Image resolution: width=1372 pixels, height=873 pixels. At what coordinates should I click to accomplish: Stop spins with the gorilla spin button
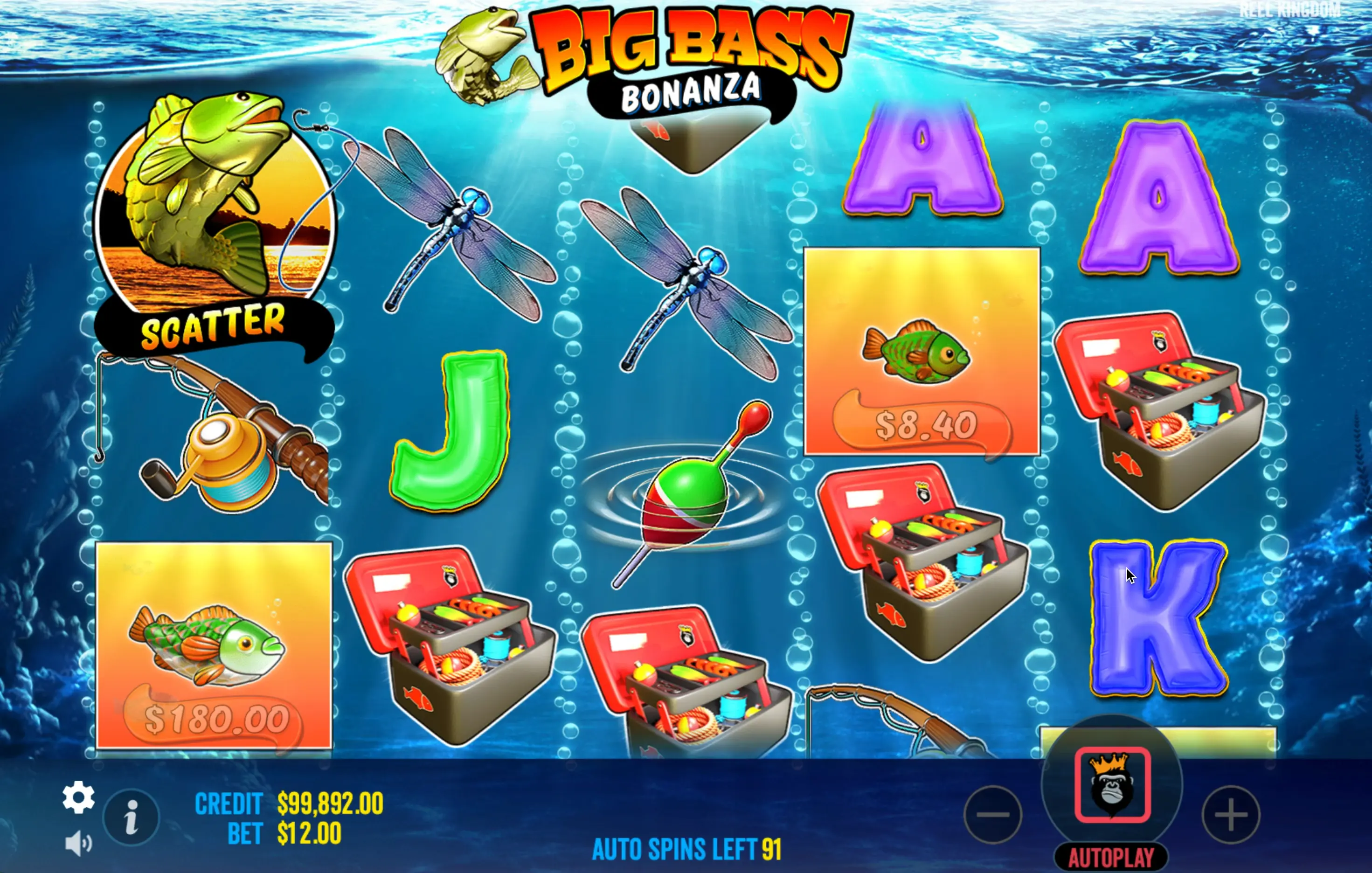(1112, 785)
